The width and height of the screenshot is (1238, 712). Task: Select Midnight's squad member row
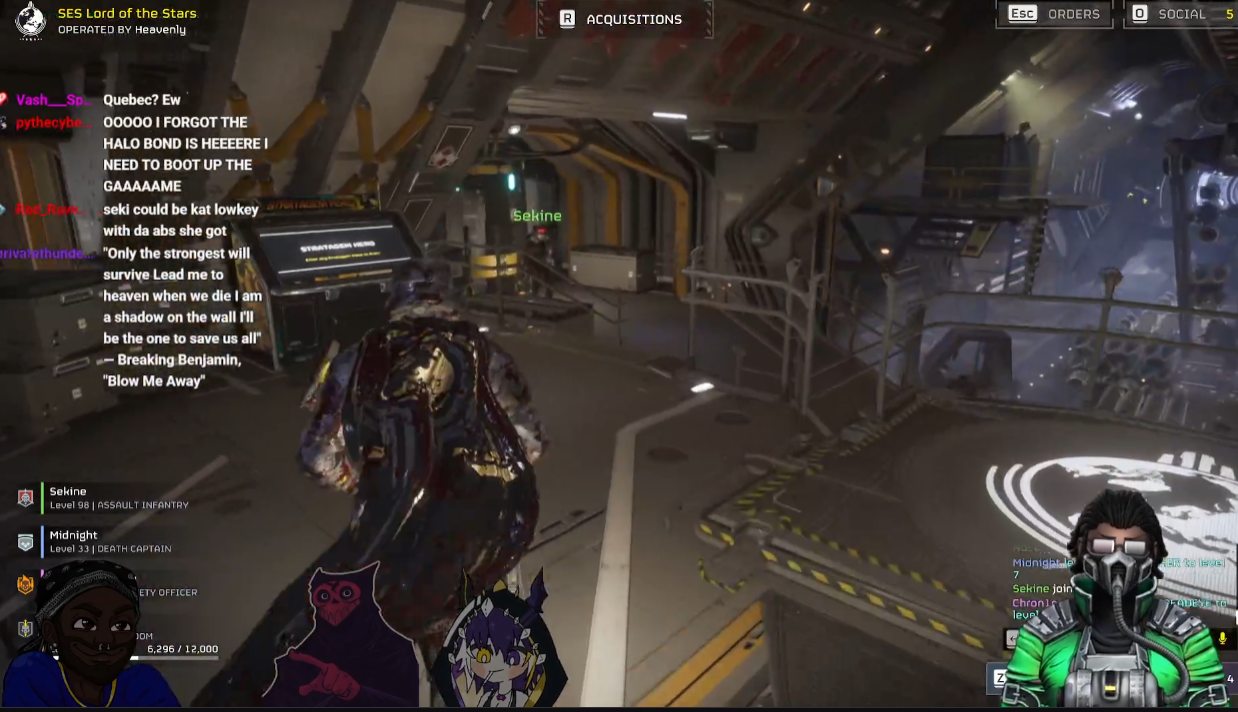(x=110, y=541)
